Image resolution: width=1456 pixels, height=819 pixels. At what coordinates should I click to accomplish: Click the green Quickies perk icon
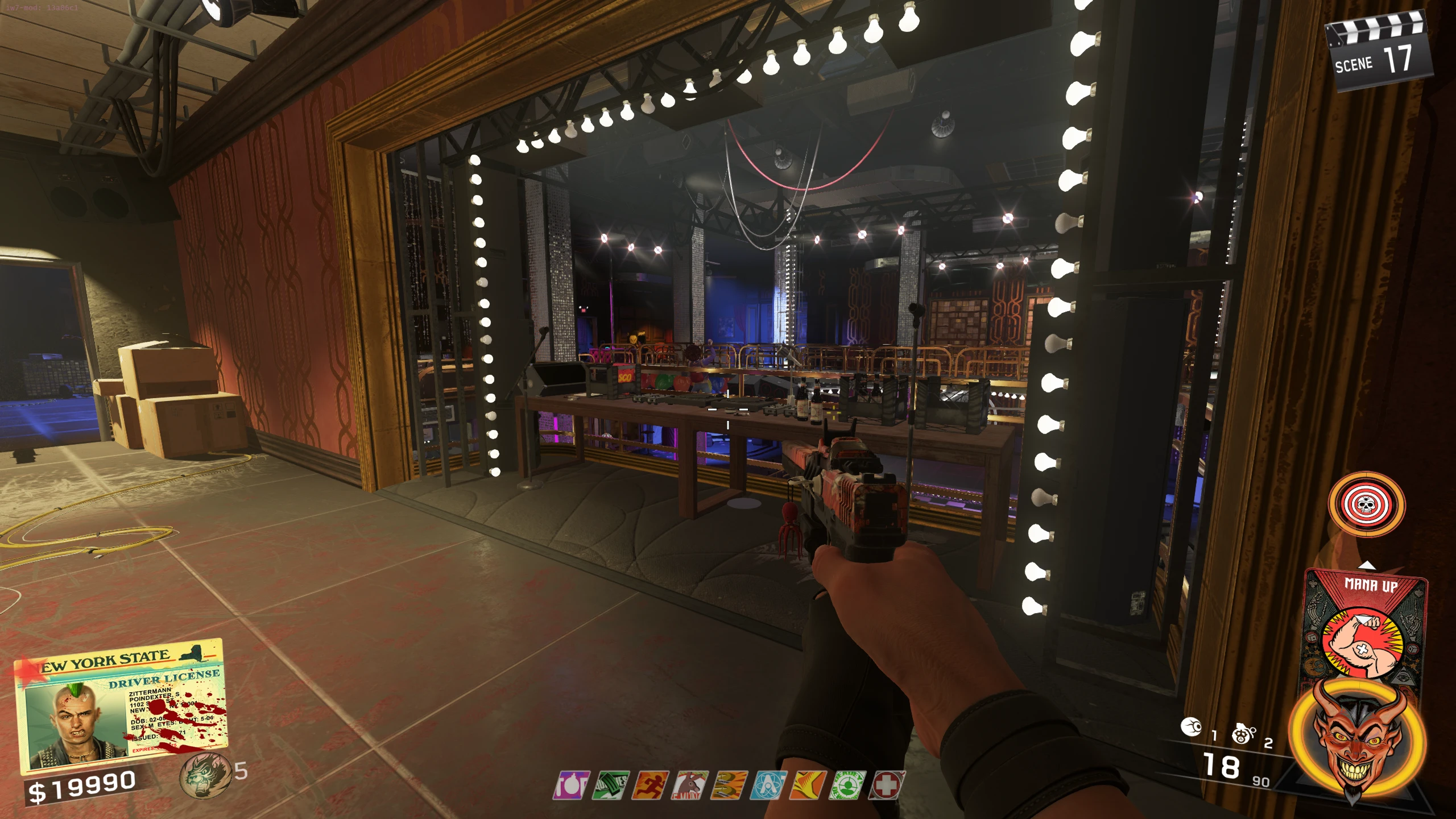[x=611, y=785]
